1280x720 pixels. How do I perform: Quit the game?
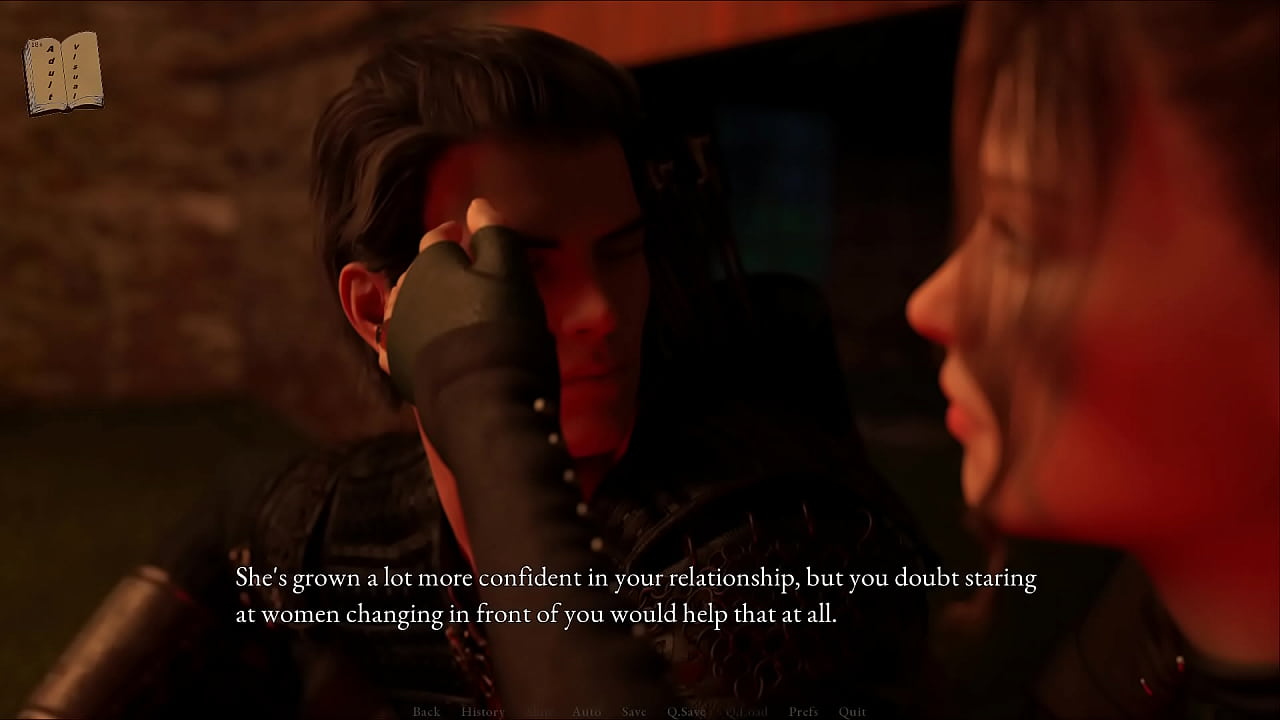[852, 711]
